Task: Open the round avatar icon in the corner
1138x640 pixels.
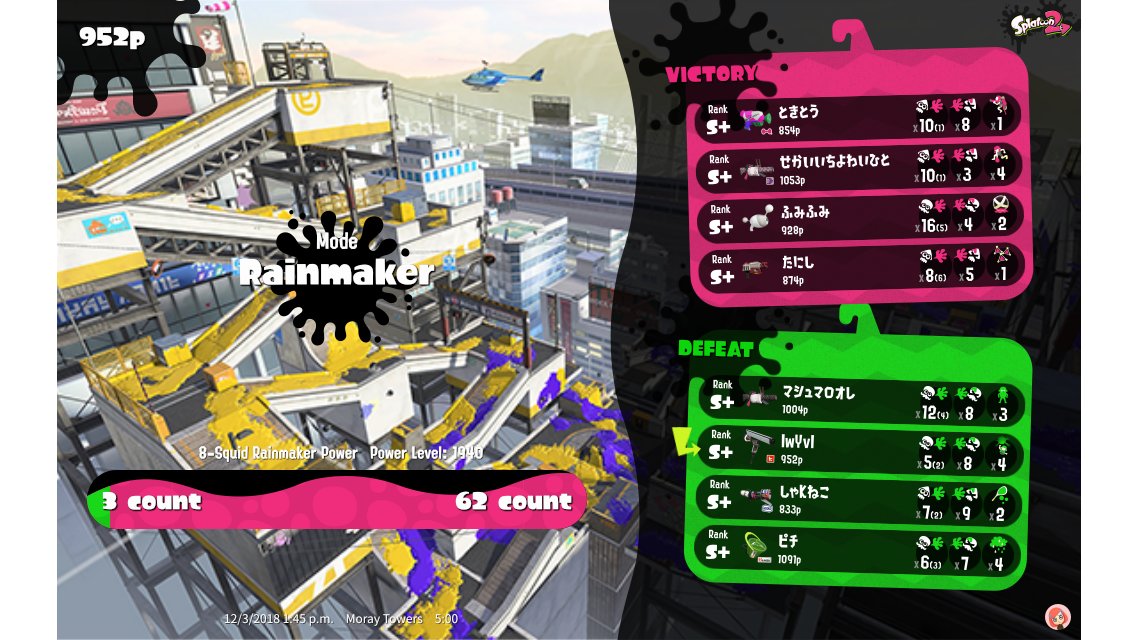Action: (1056, 616)
